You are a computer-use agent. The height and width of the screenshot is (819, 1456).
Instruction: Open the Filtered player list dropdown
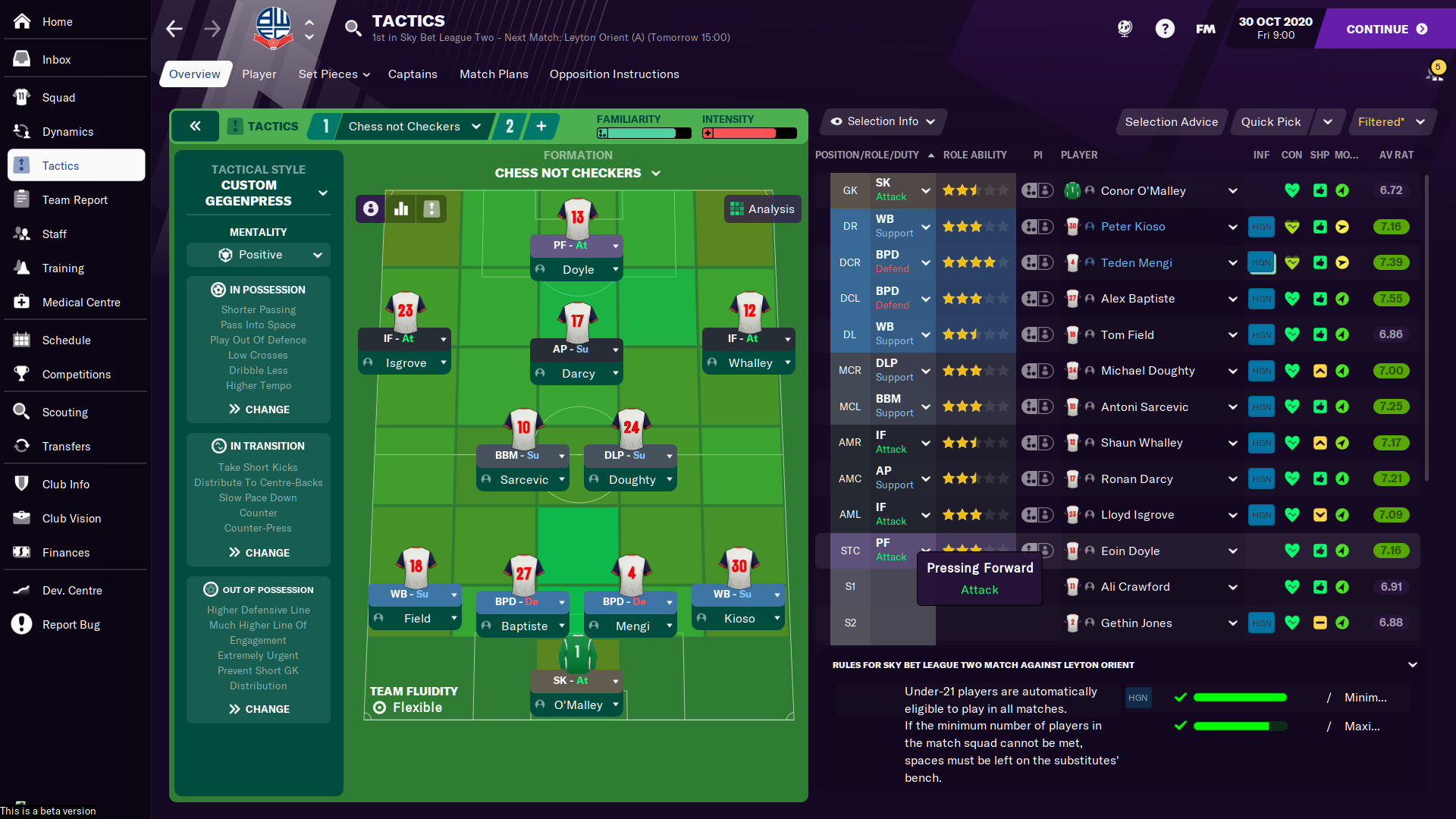click(x=1392, y=122)
